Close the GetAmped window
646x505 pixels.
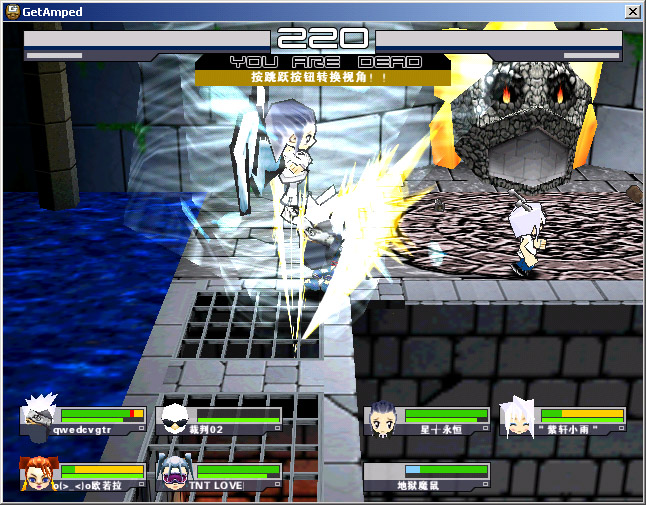[632, 12]
